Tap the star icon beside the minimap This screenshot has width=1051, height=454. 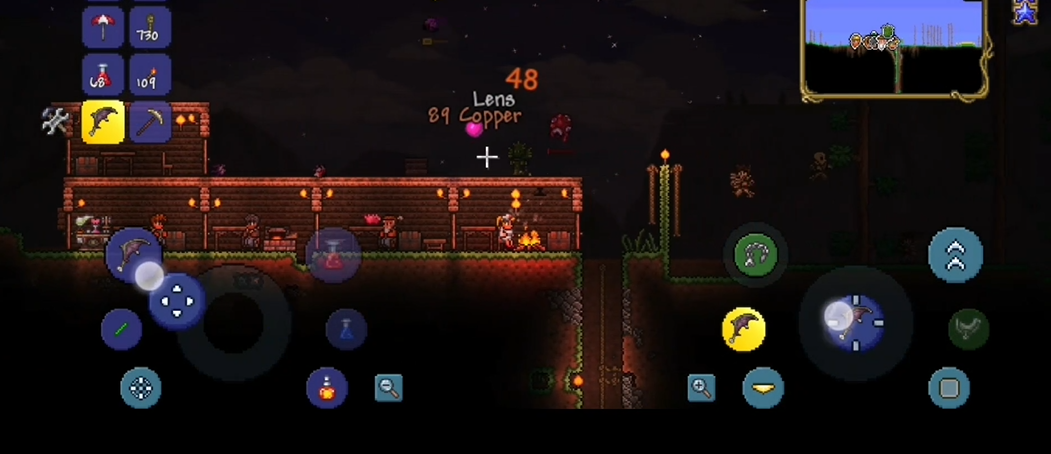[x=1025, y=13]
